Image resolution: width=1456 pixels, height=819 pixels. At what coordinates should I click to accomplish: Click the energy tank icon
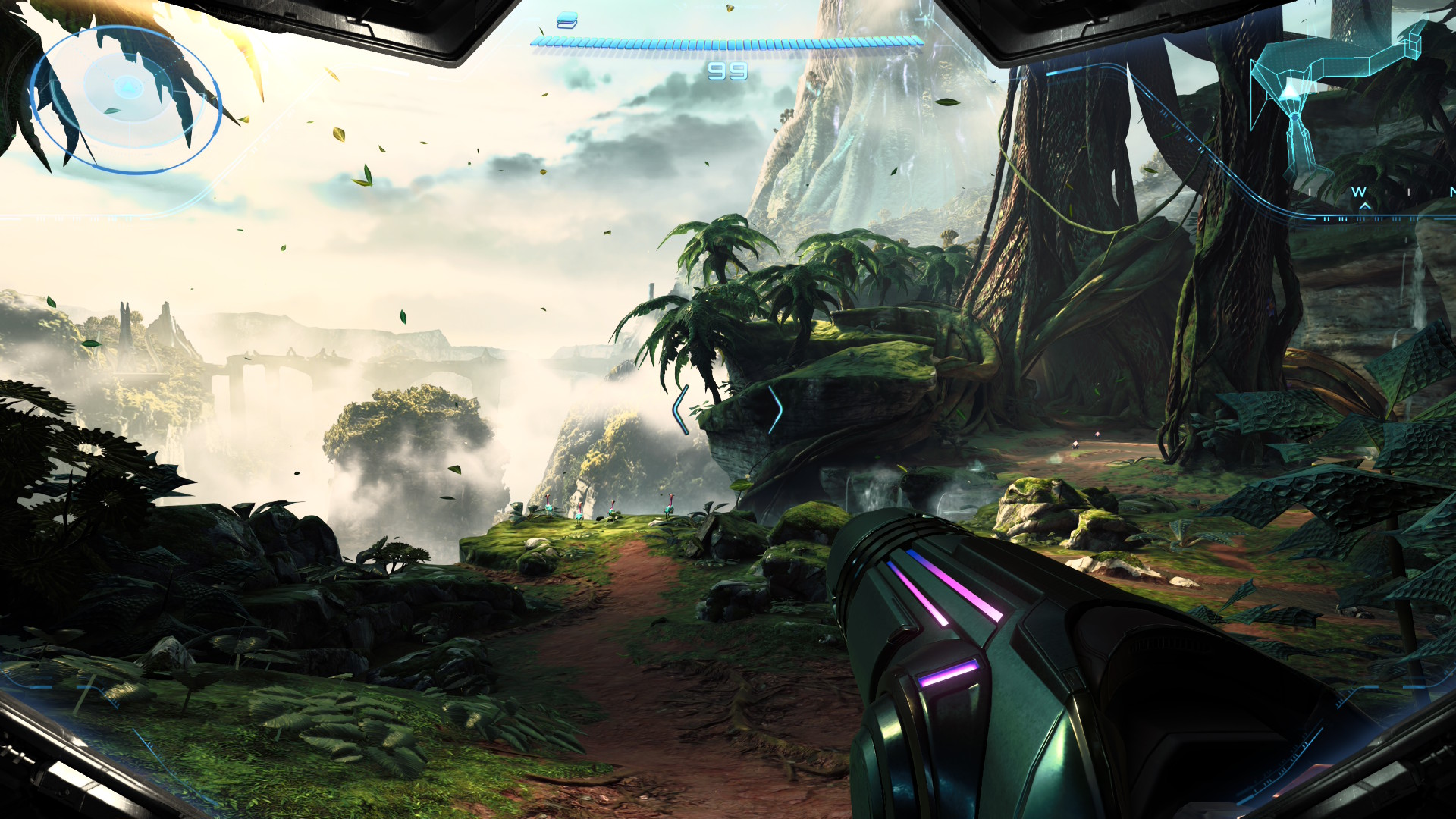point(566,20)
